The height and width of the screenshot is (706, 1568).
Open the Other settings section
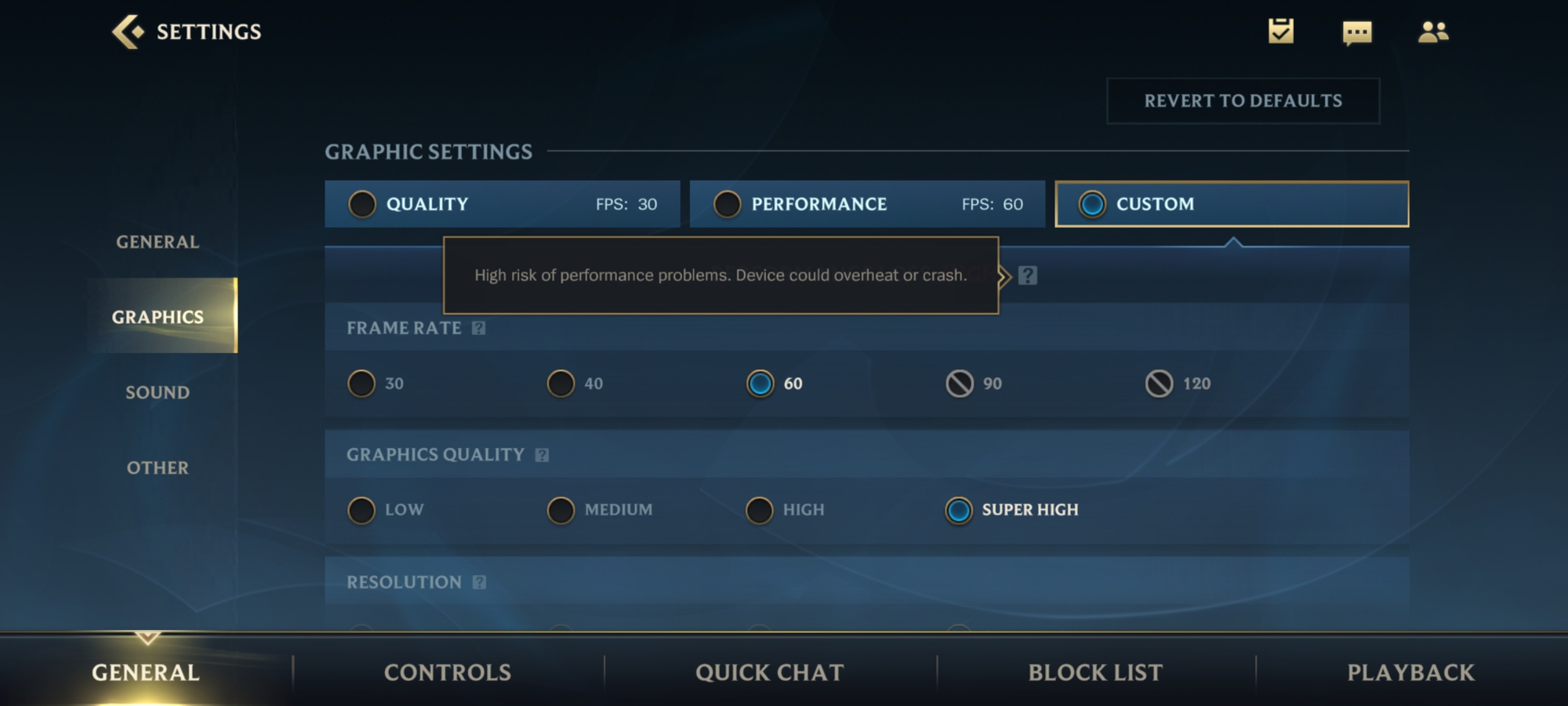click(x=158, y=468)
